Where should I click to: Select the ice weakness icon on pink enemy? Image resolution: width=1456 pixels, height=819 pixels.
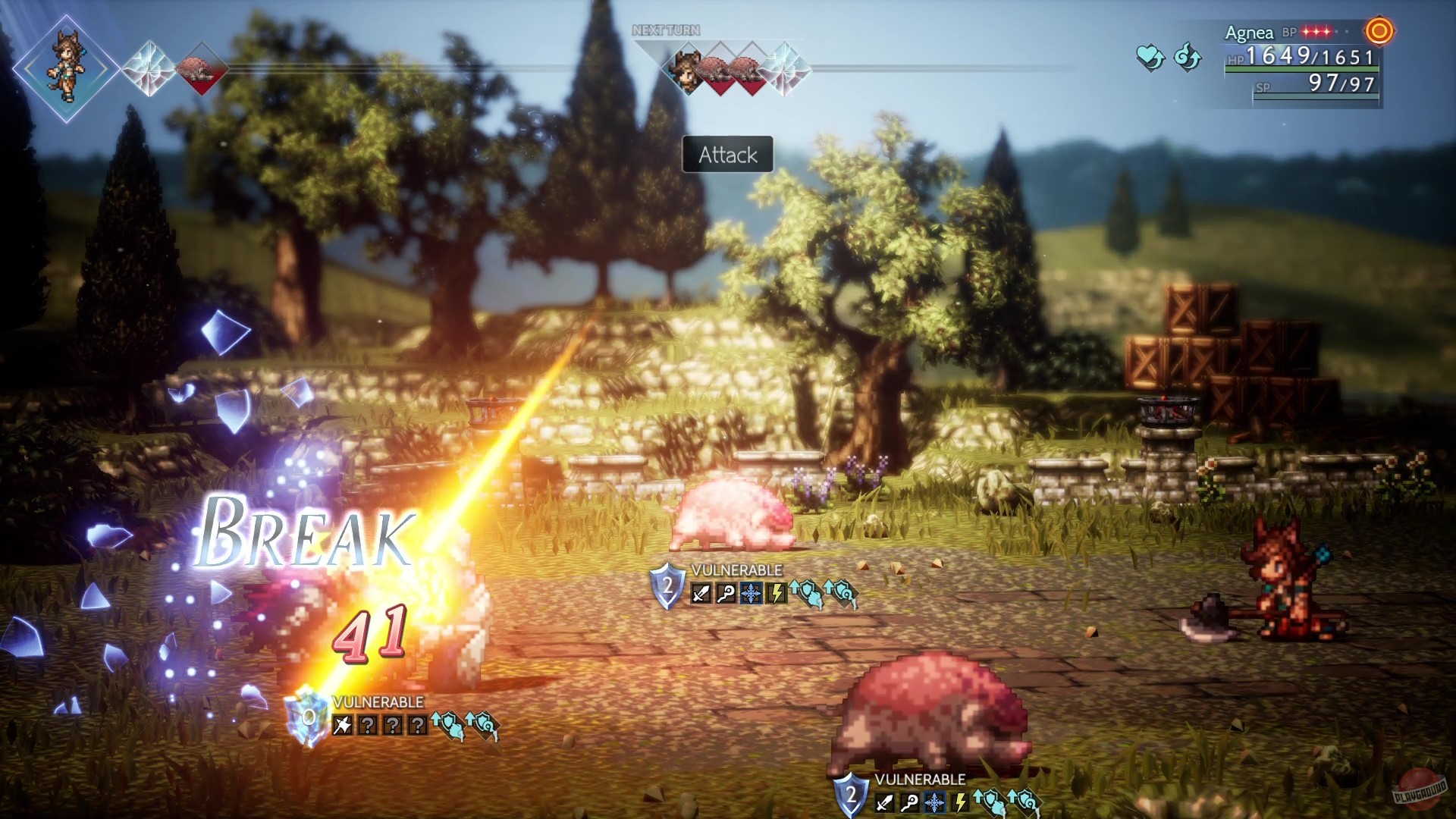pos(750,593)
